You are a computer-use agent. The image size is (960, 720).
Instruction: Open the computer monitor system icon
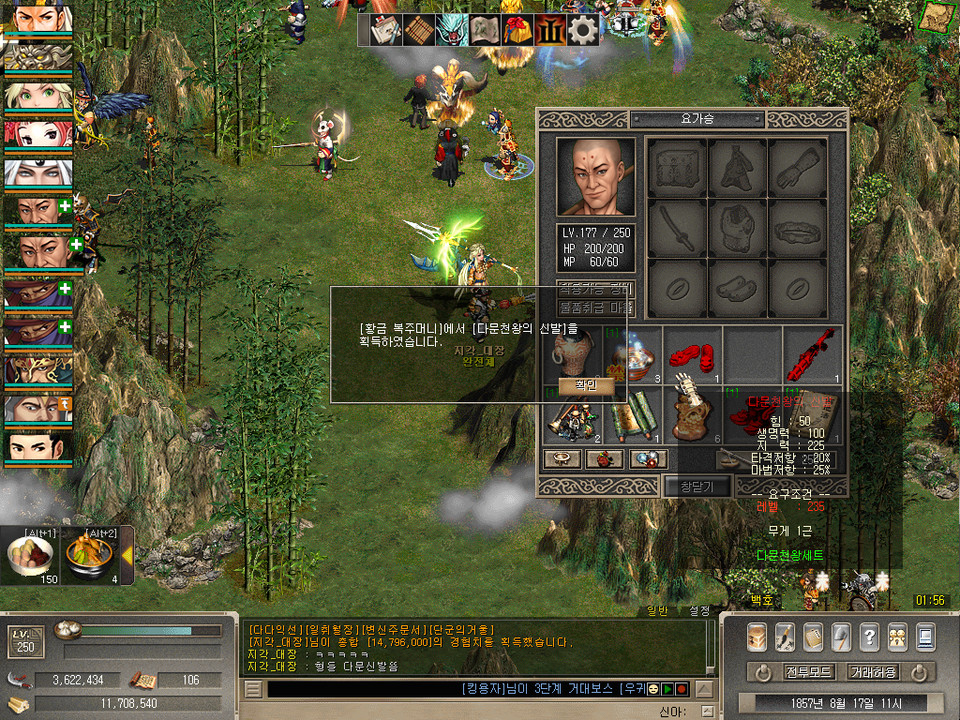coord(925,635)
